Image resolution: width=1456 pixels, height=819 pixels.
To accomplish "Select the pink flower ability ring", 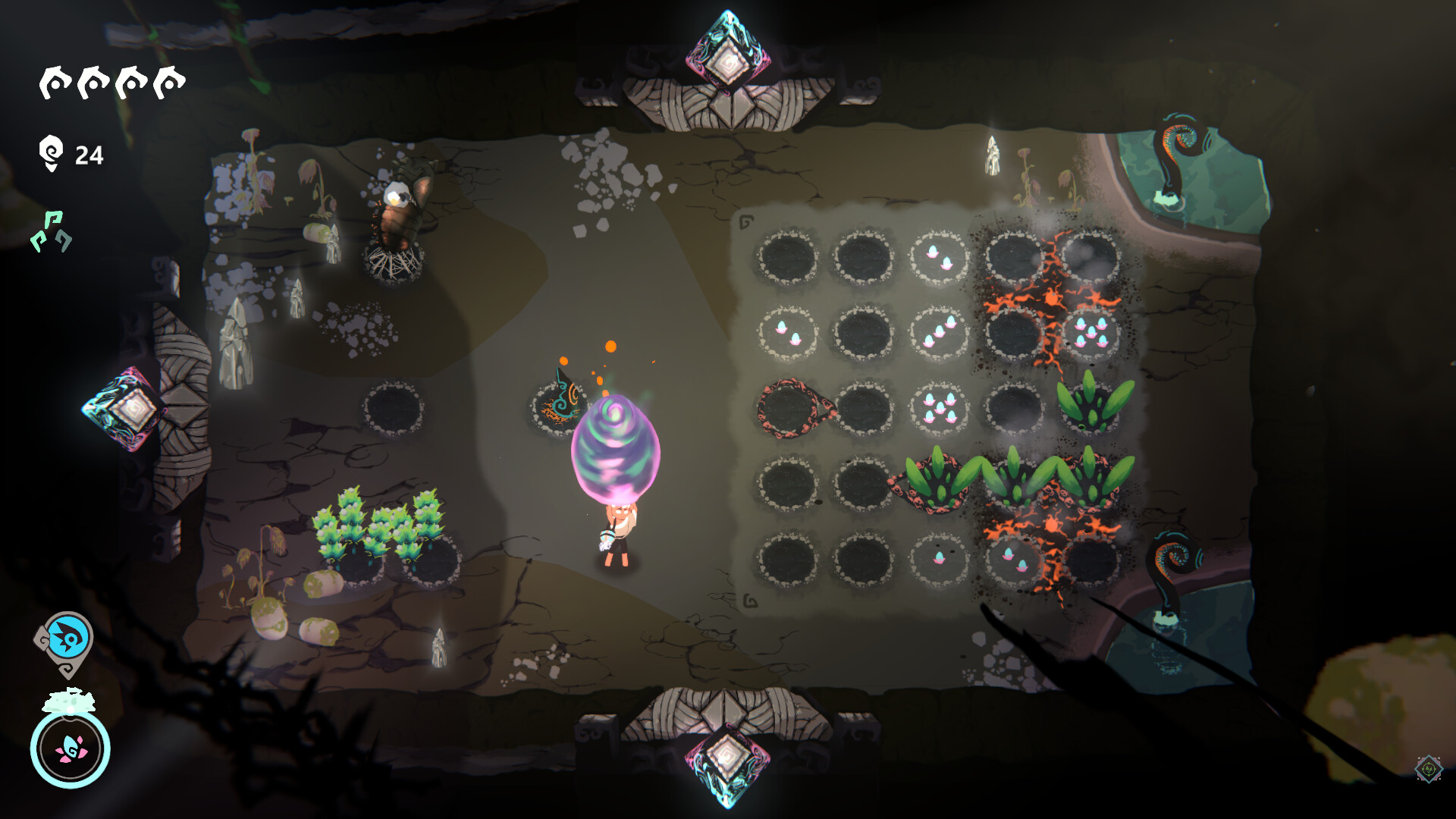I will pyautogui.click(x=71, y=748).
